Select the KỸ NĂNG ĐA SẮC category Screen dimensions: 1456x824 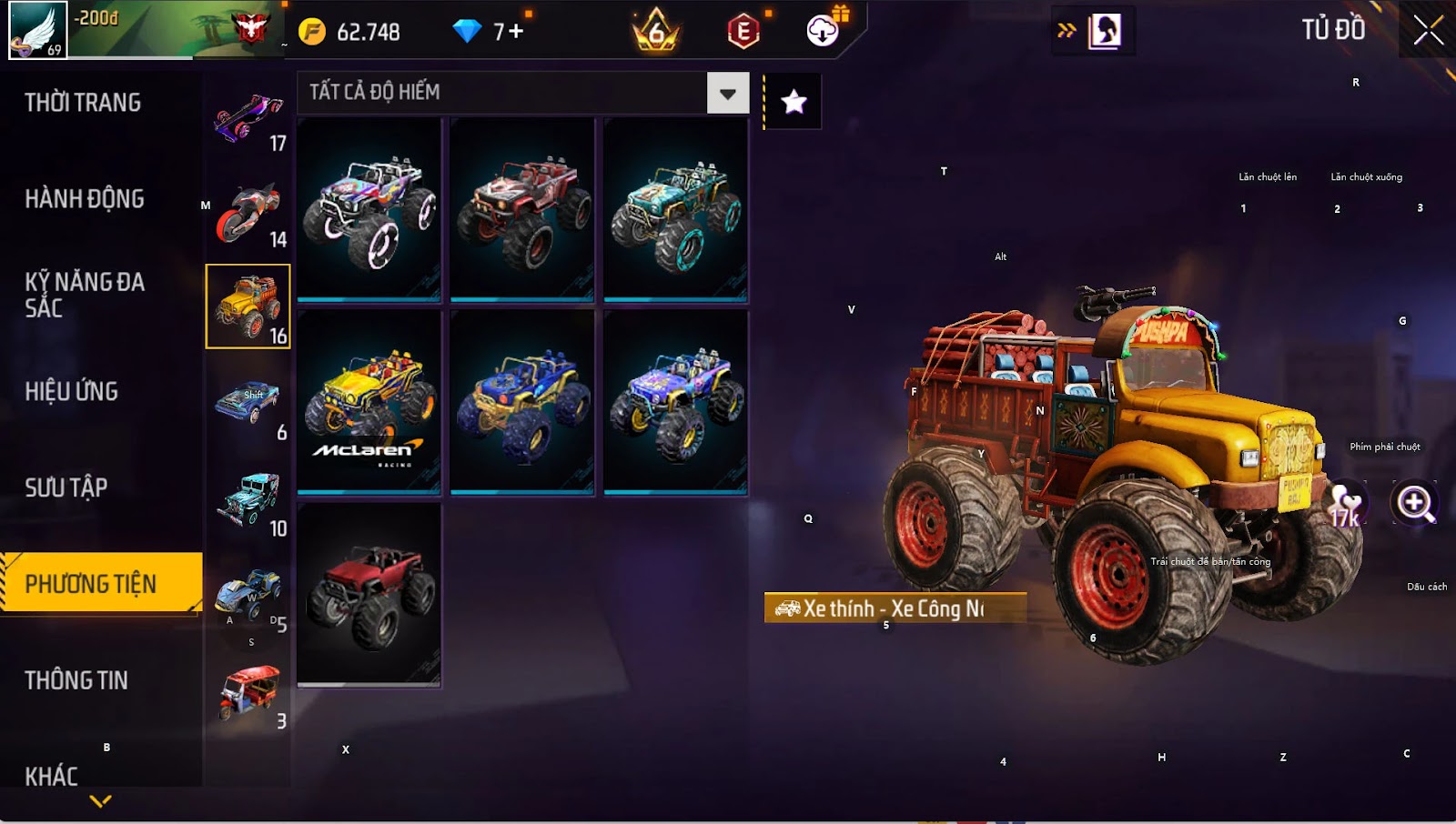click(x=85, y=295)
